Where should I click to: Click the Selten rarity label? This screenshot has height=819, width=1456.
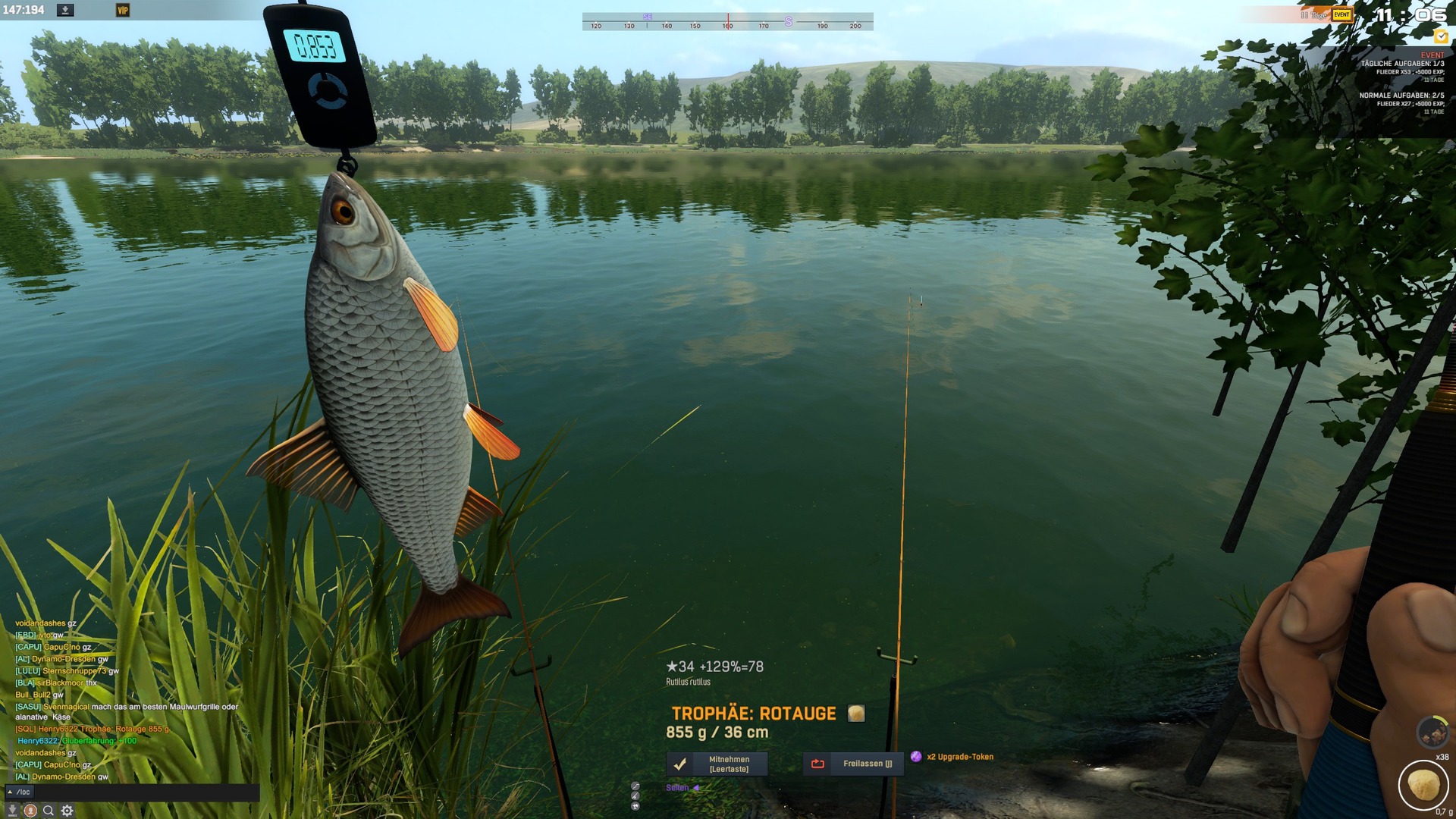click(x=677, y=788)
